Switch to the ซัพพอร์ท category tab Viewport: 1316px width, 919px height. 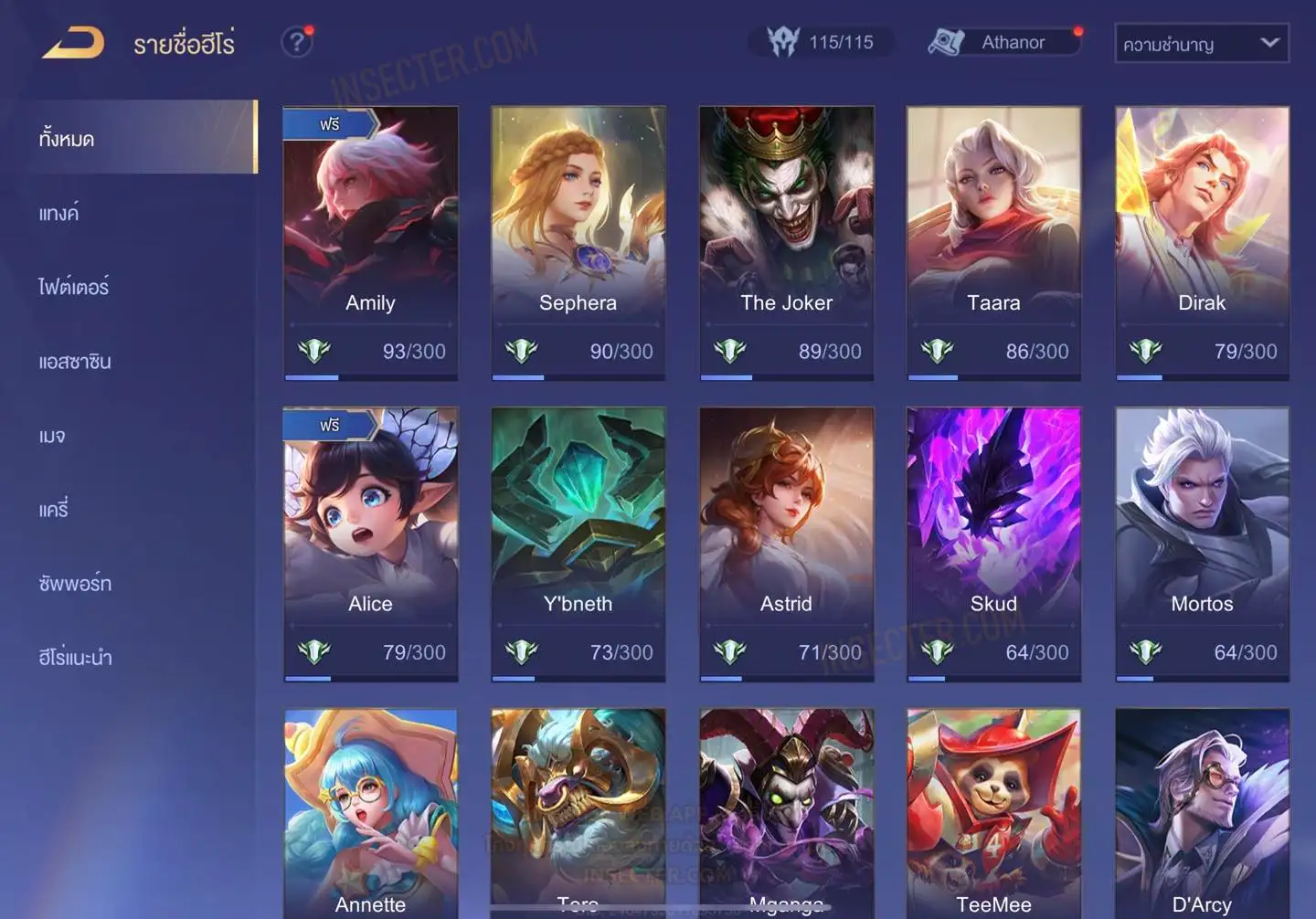(x=75, y=584)
